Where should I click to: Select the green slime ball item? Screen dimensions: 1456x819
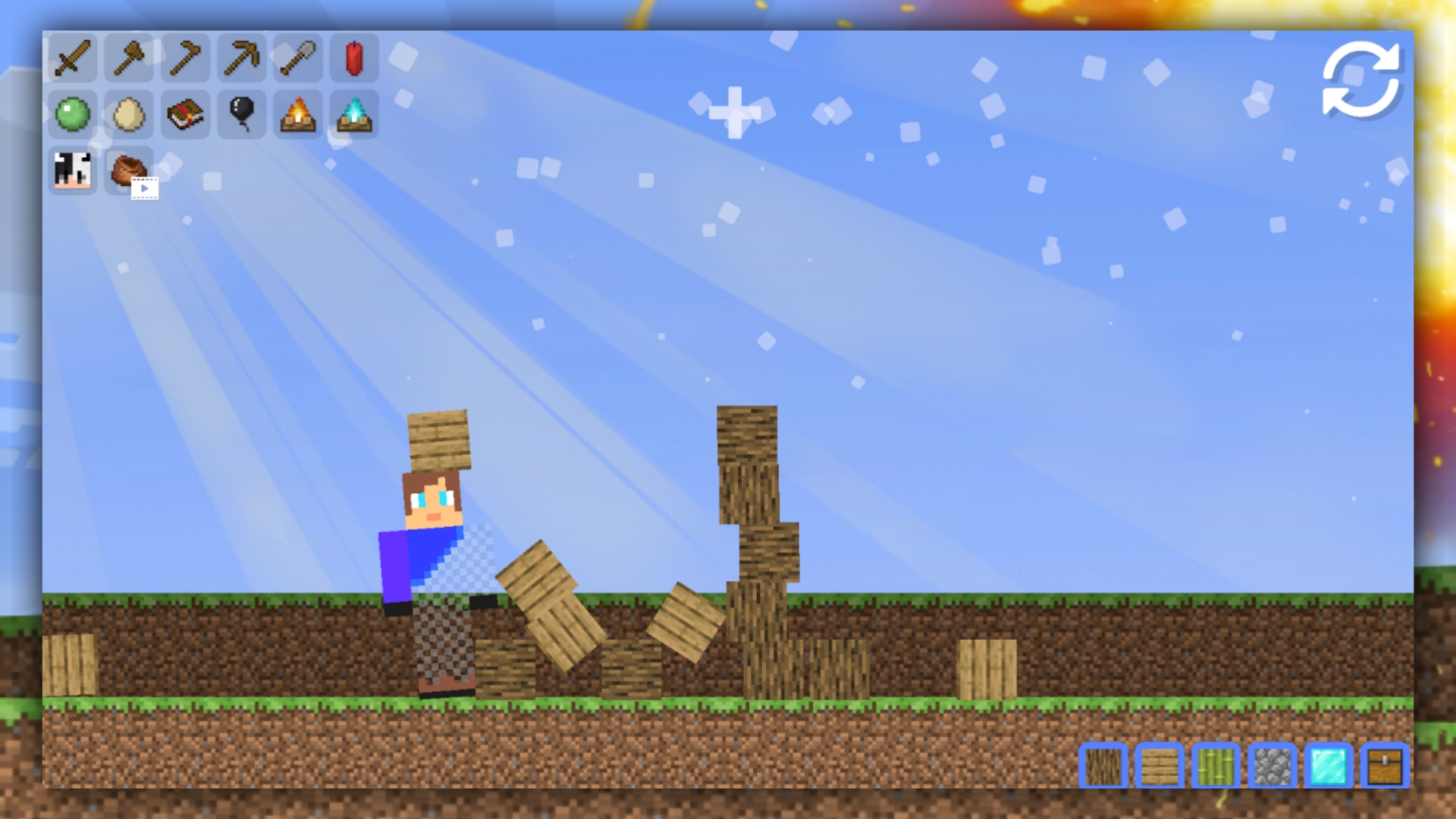pos(72,115)
